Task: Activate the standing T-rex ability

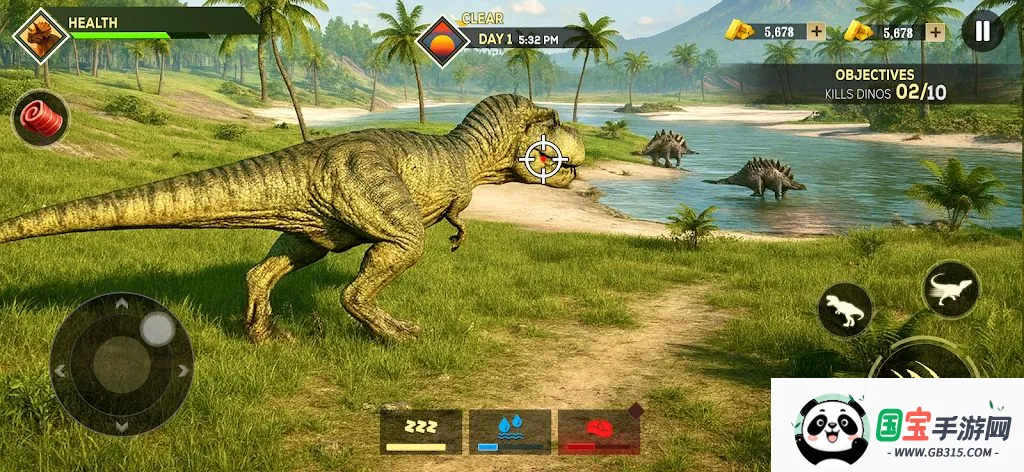Action: point(845,310)
